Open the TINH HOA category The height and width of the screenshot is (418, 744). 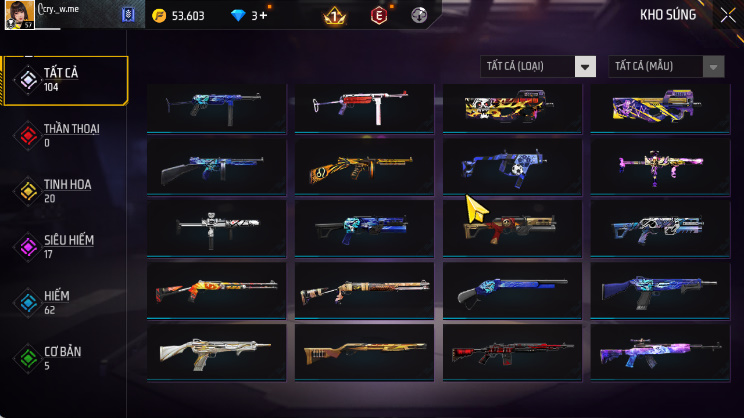(x=66, y=190)
